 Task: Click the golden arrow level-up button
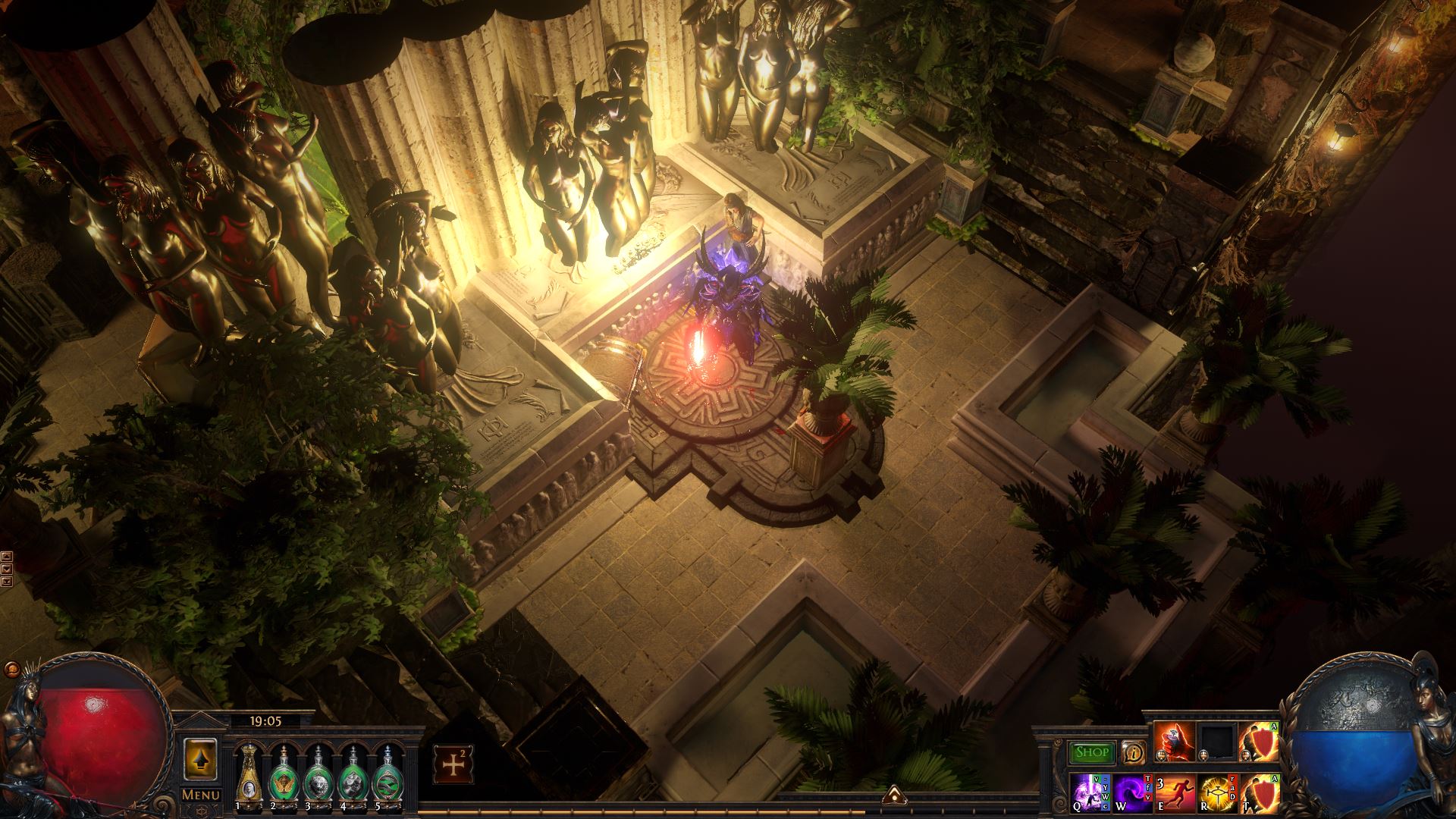pyautogui.click(x=201, y=758)
